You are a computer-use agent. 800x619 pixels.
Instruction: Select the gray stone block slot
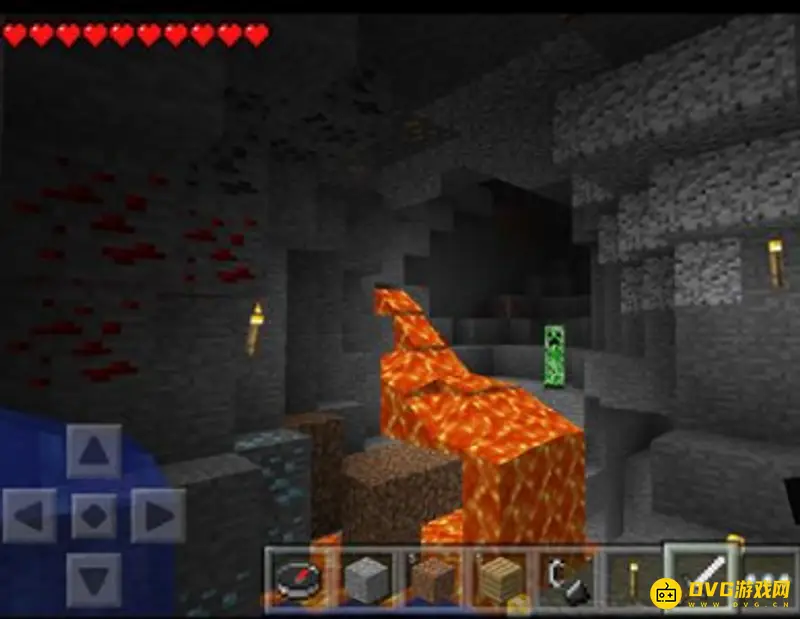[365, 577]
